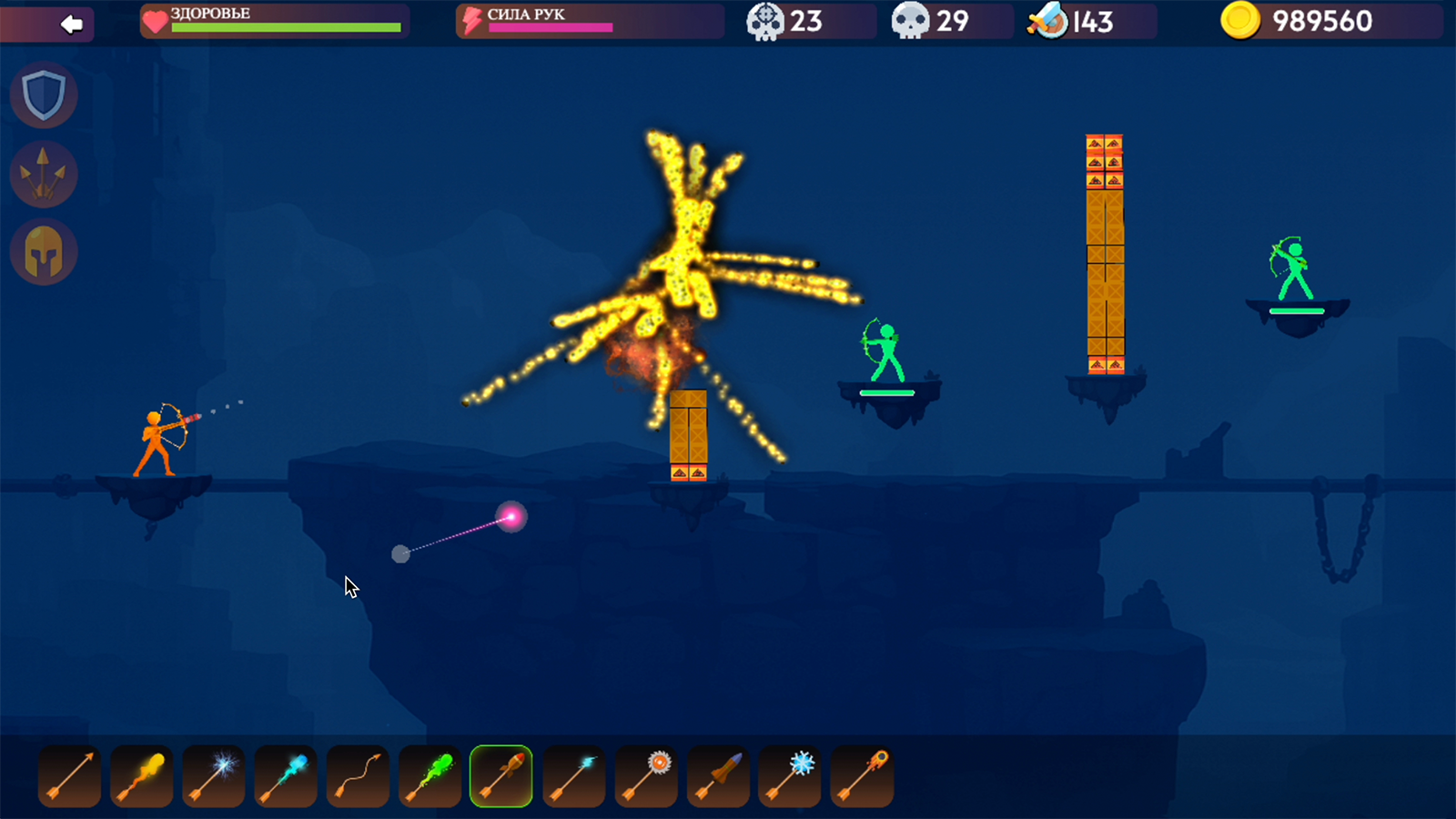Choose the sparkler lightning arrow

click(213, 775)
